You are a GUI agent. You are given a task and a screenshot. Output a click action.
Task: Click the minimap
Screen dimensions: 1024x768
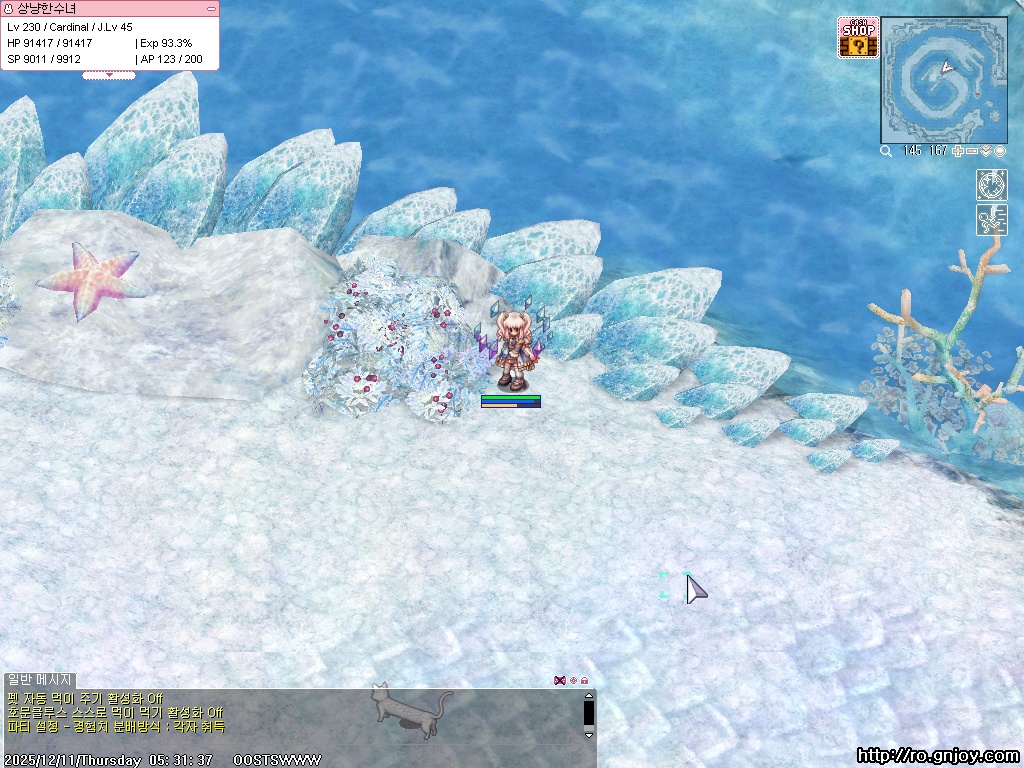943,80
